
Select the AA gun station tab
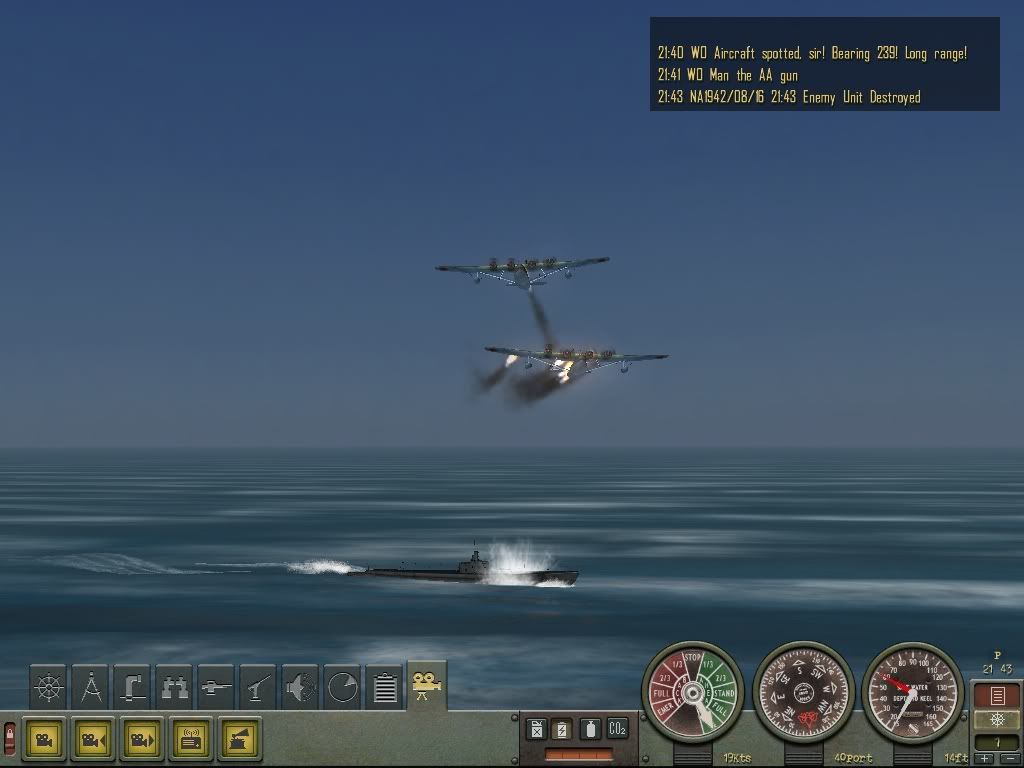pyautogui.click(x=258, y=688)
